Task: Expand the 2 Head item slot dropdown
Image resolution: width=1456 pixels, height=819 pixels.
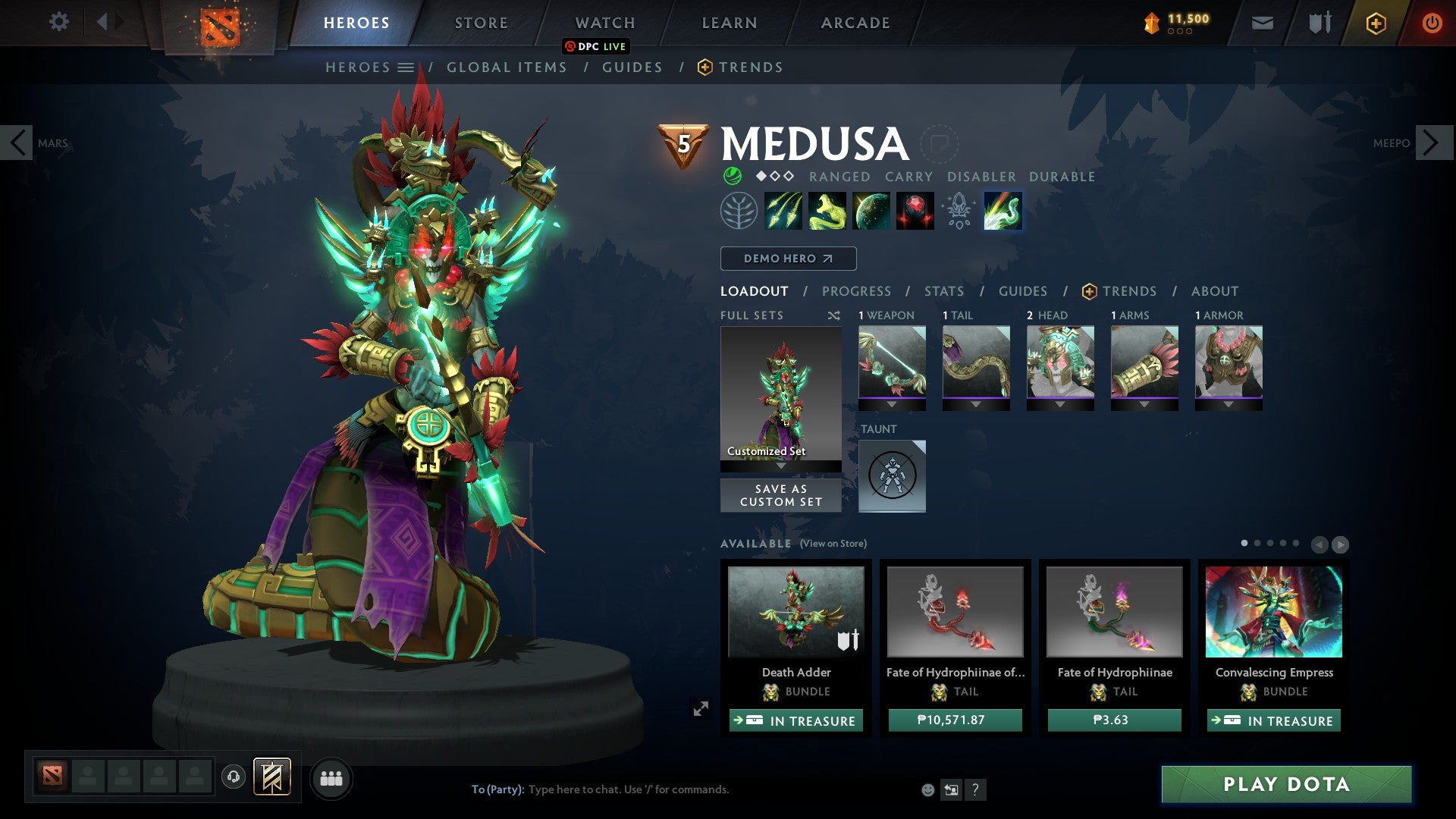Action: 1060,404
